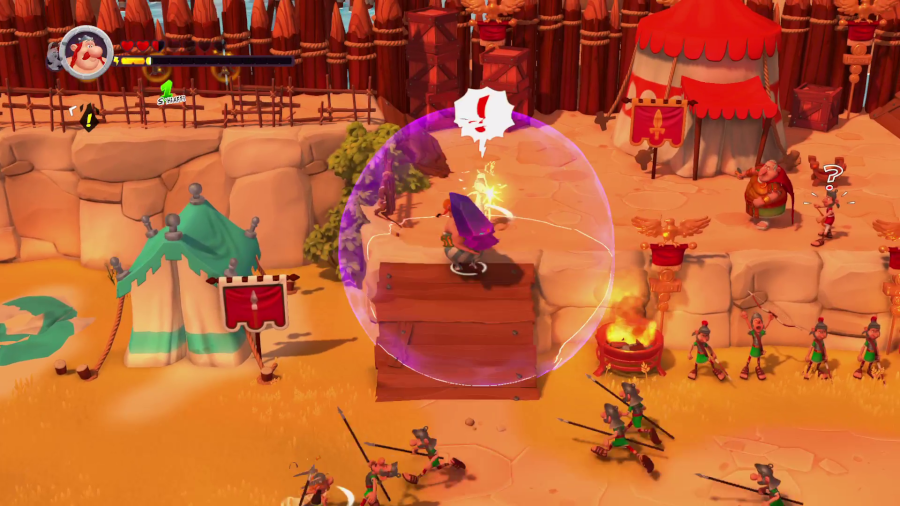Viewport: 900px width, 506px height.
Task: Click the Obelix character portrait
Action: 86,52
